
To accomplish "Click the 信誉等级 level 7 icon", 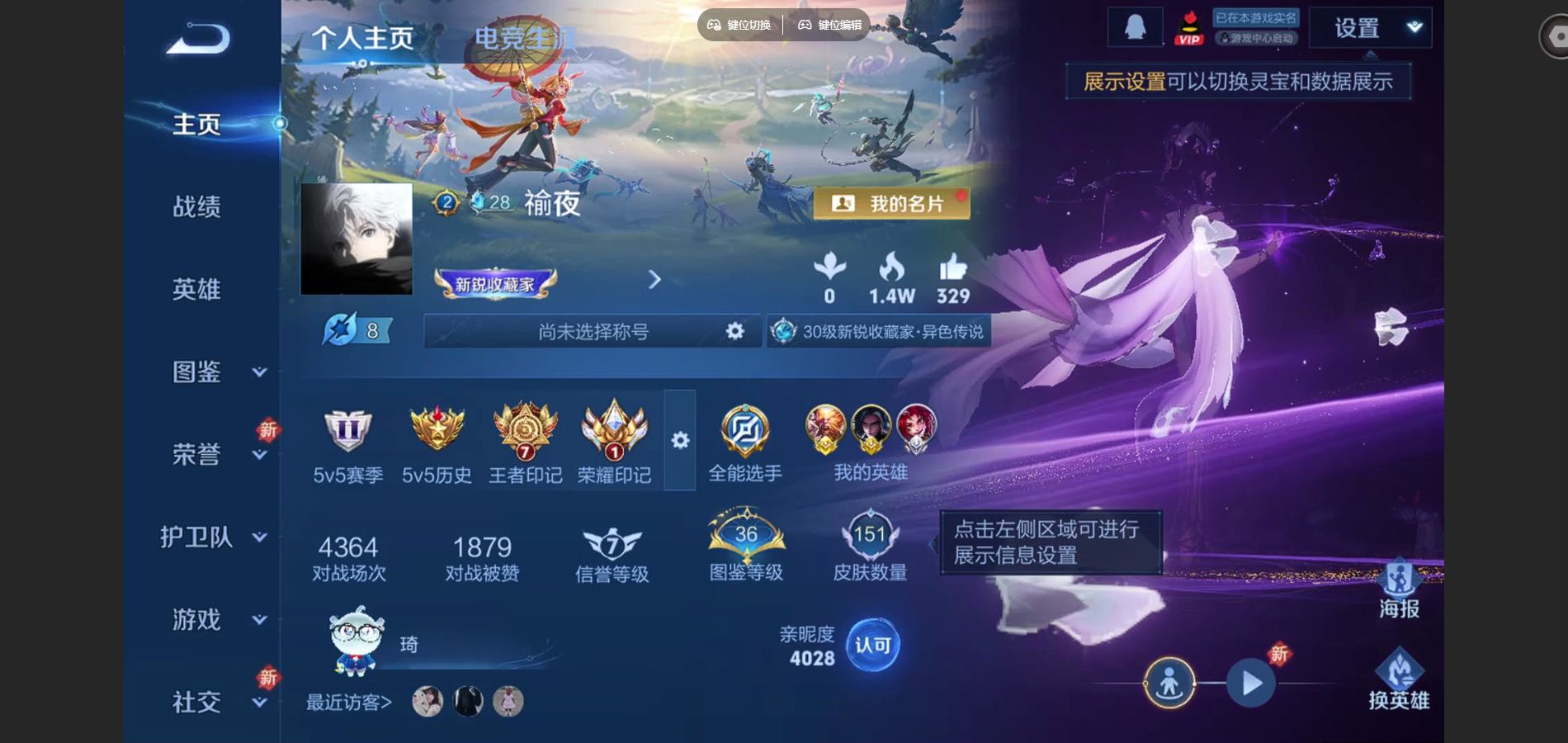I will [611, 541].
